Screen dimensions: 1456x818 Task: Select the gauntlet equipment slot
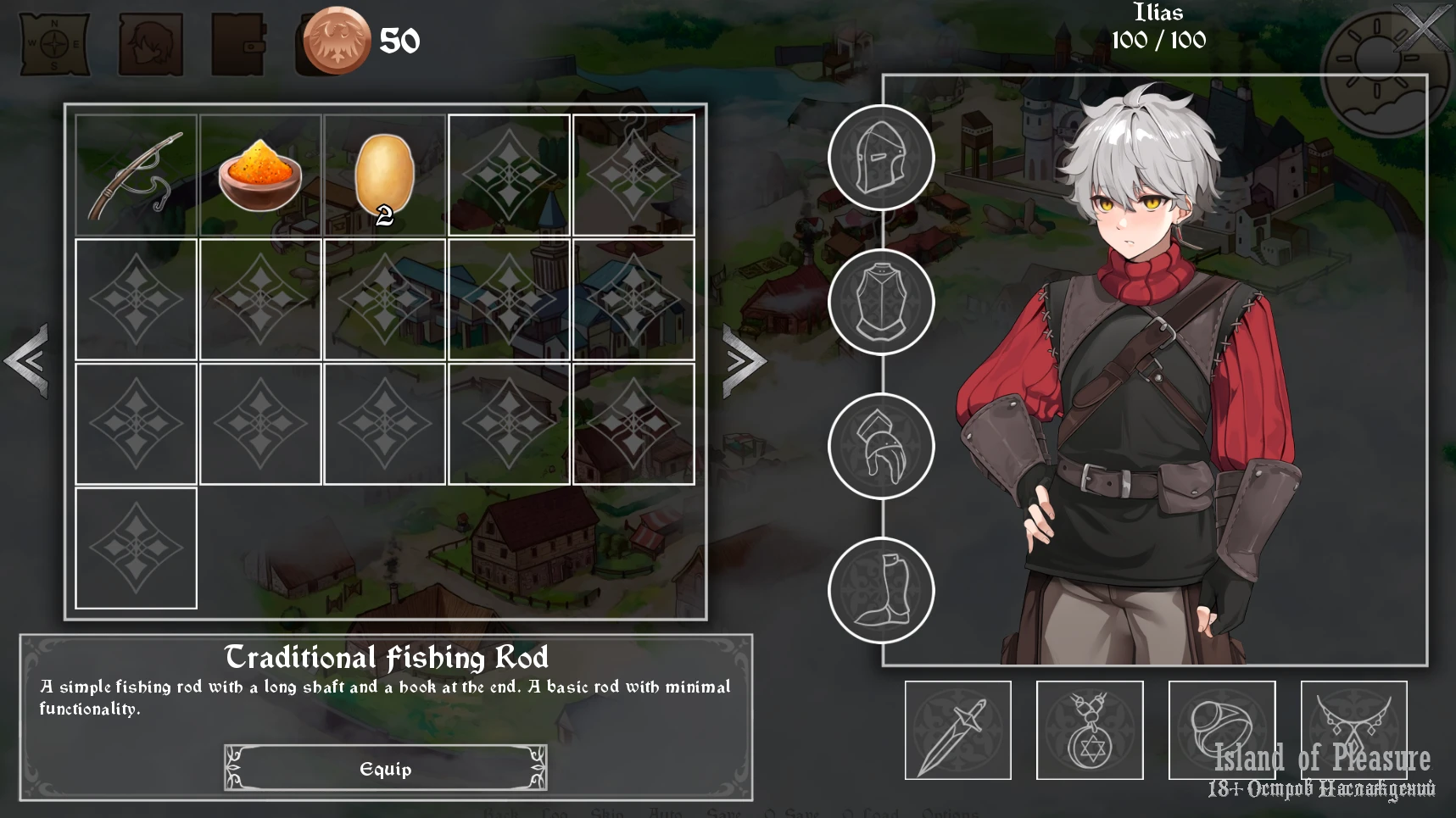881,447
